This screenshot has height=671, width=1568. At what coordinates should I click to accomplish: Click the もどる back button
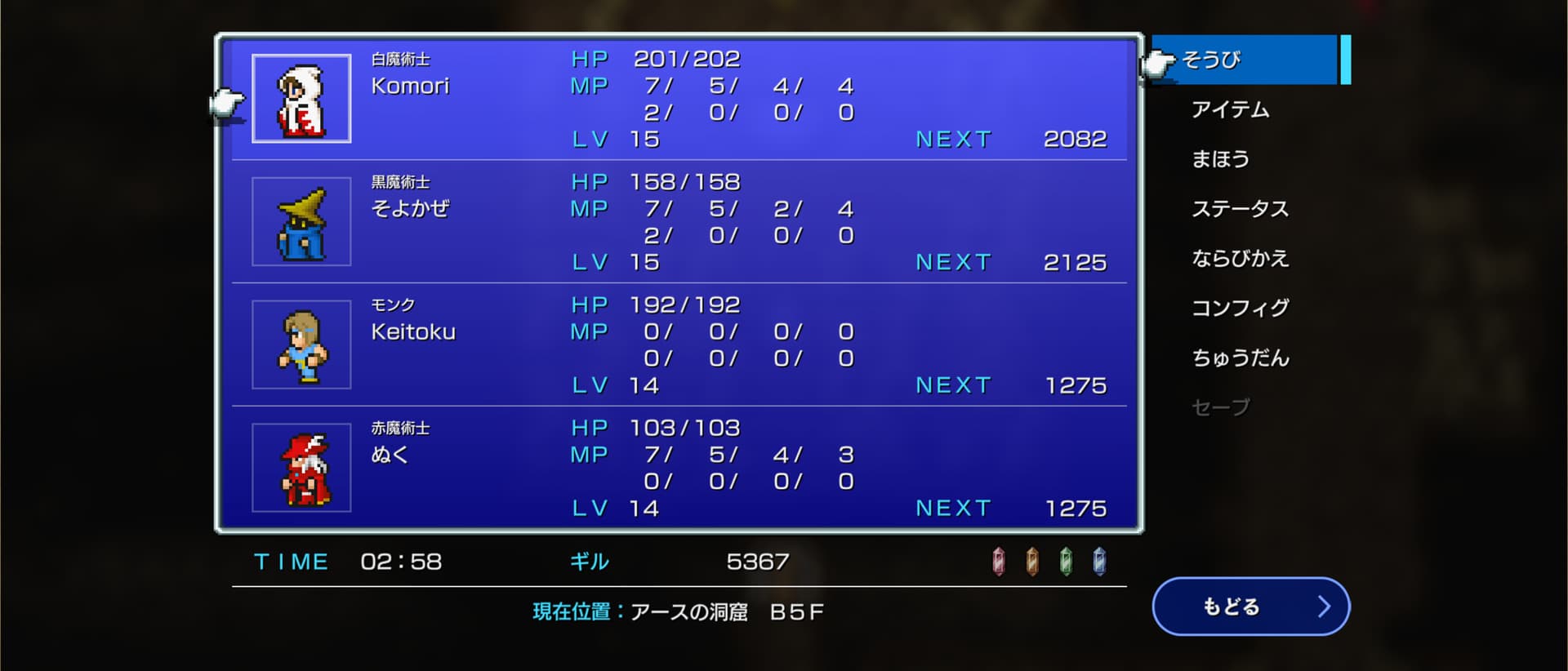(x=1250, y=607)
